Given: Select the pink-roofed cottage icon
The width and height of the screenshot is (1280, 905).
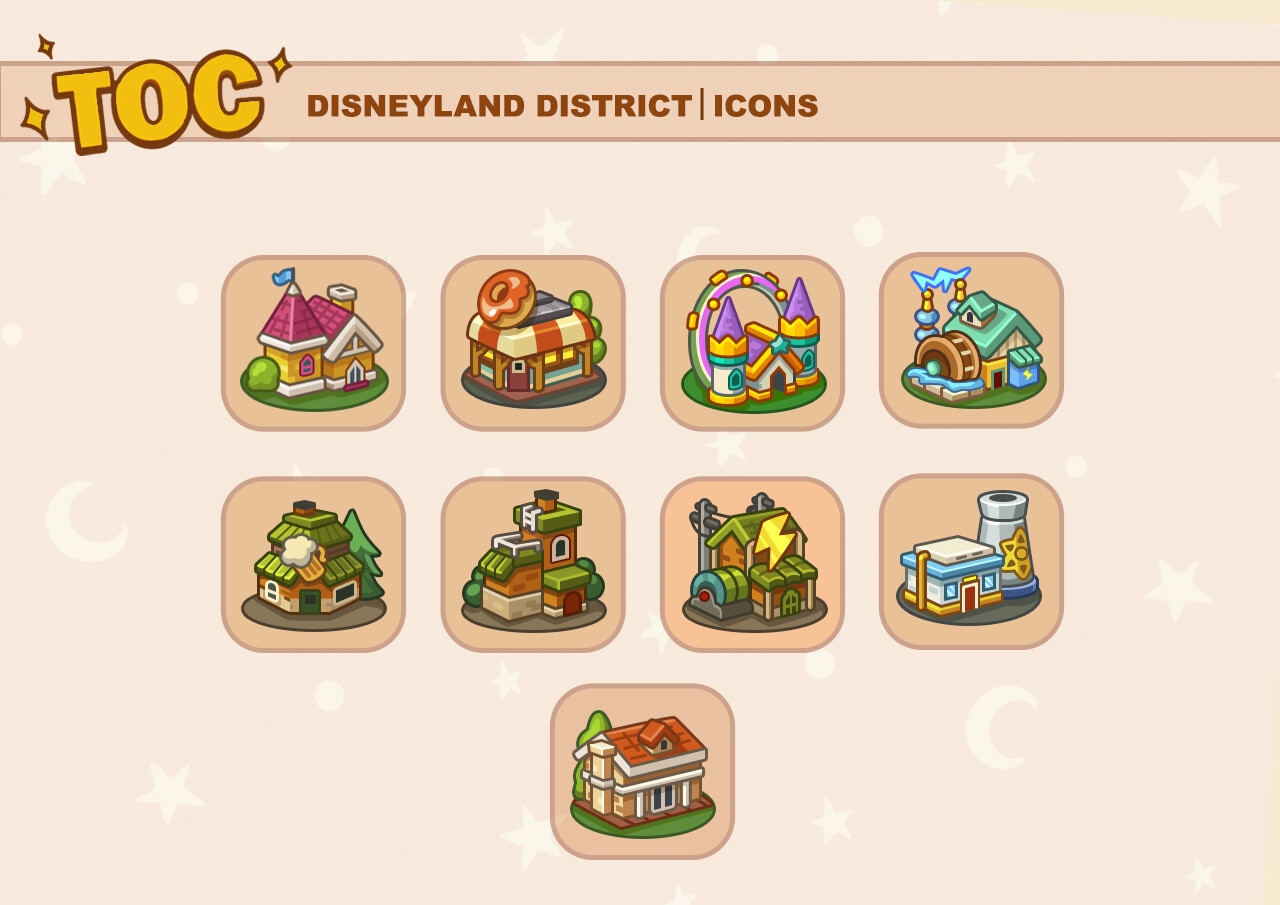Looking at the screenshot, I should point(313,343).
